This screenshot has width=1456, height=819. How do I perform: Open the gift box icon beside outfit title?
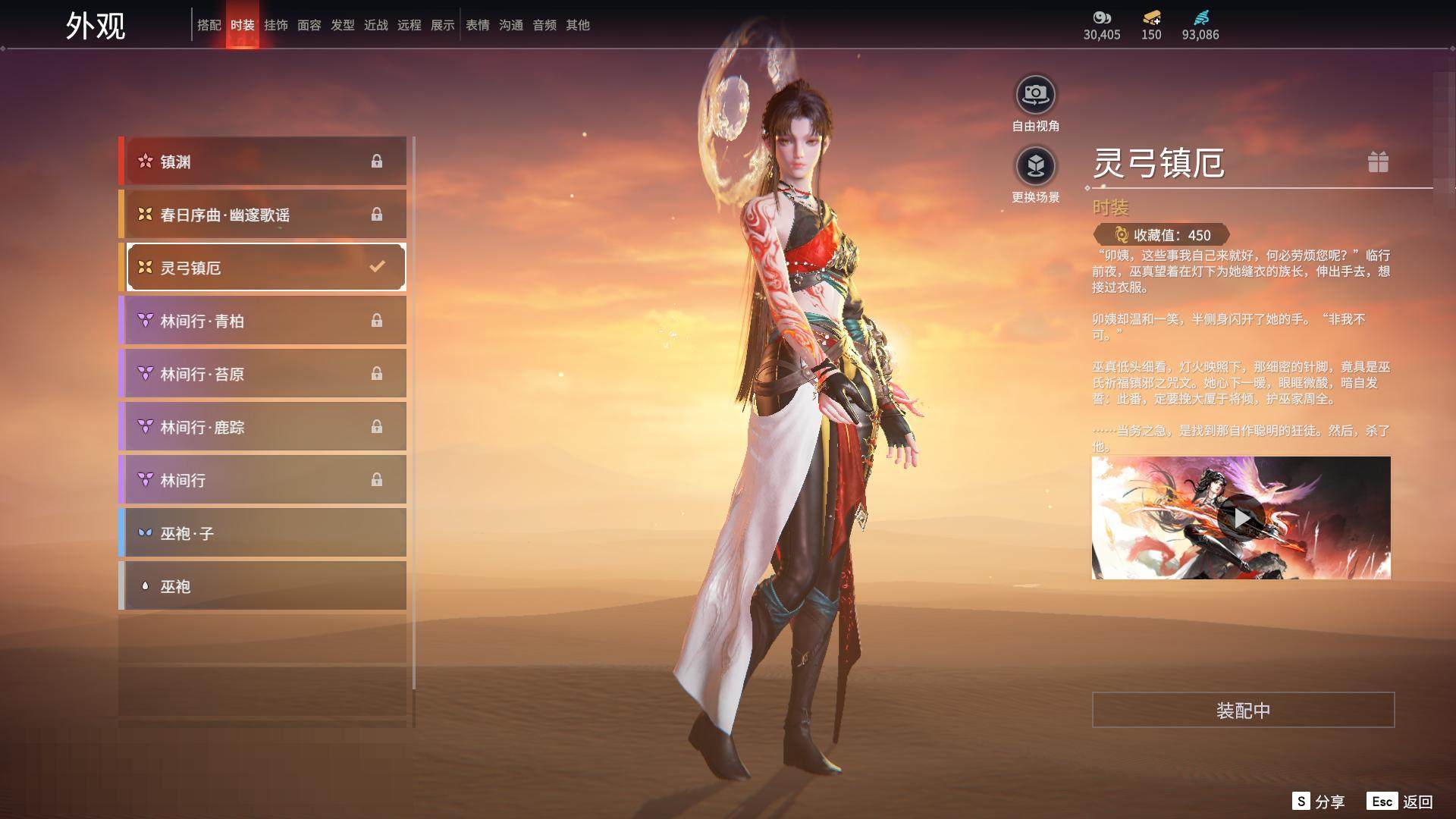point(1378,162)
